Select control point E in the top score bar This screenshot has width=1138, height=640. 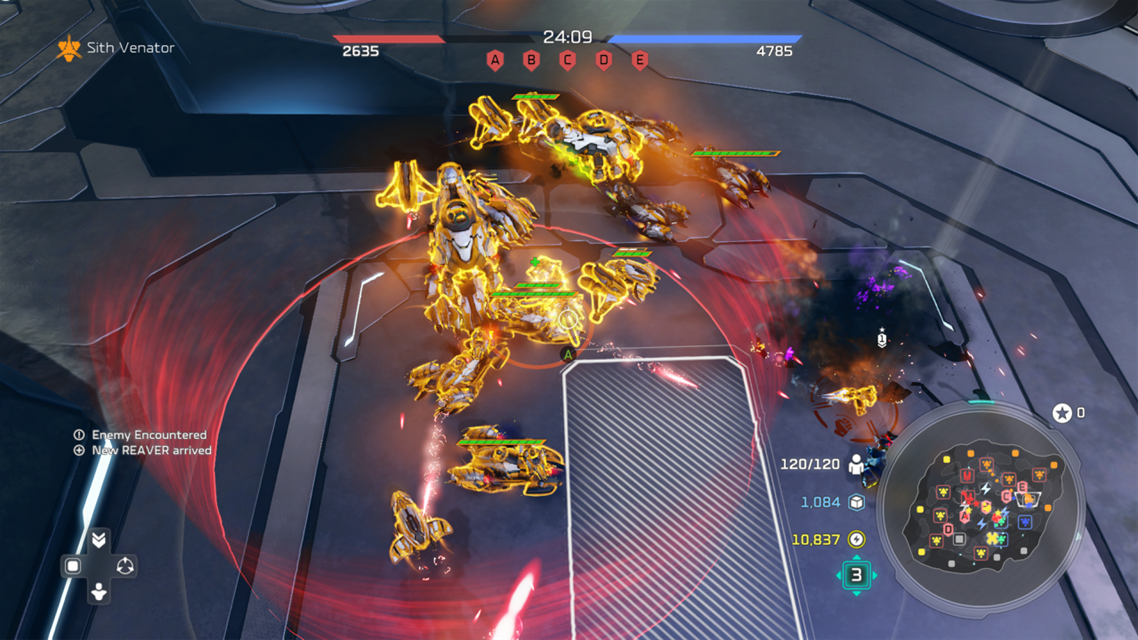(x=640, y=60)
